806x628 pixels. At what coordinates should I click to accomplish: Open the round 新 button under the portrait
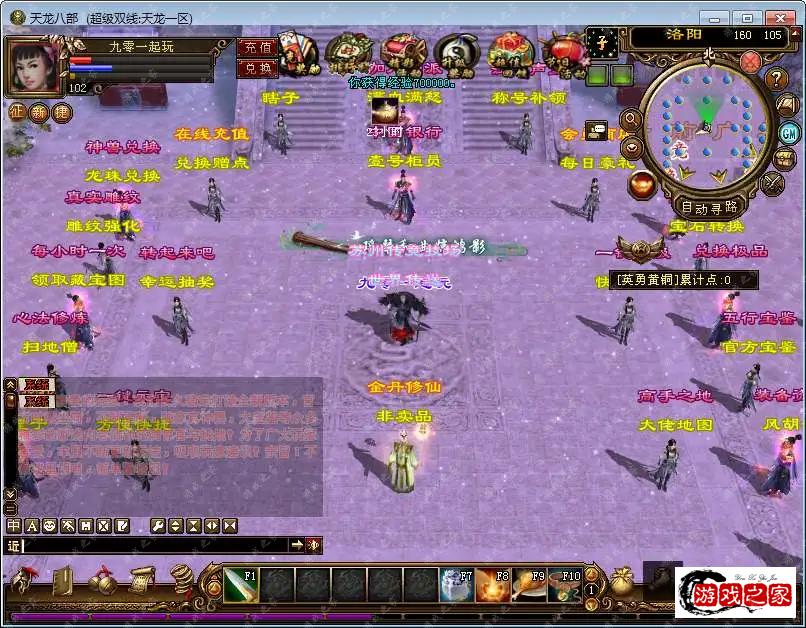[39, 112]
